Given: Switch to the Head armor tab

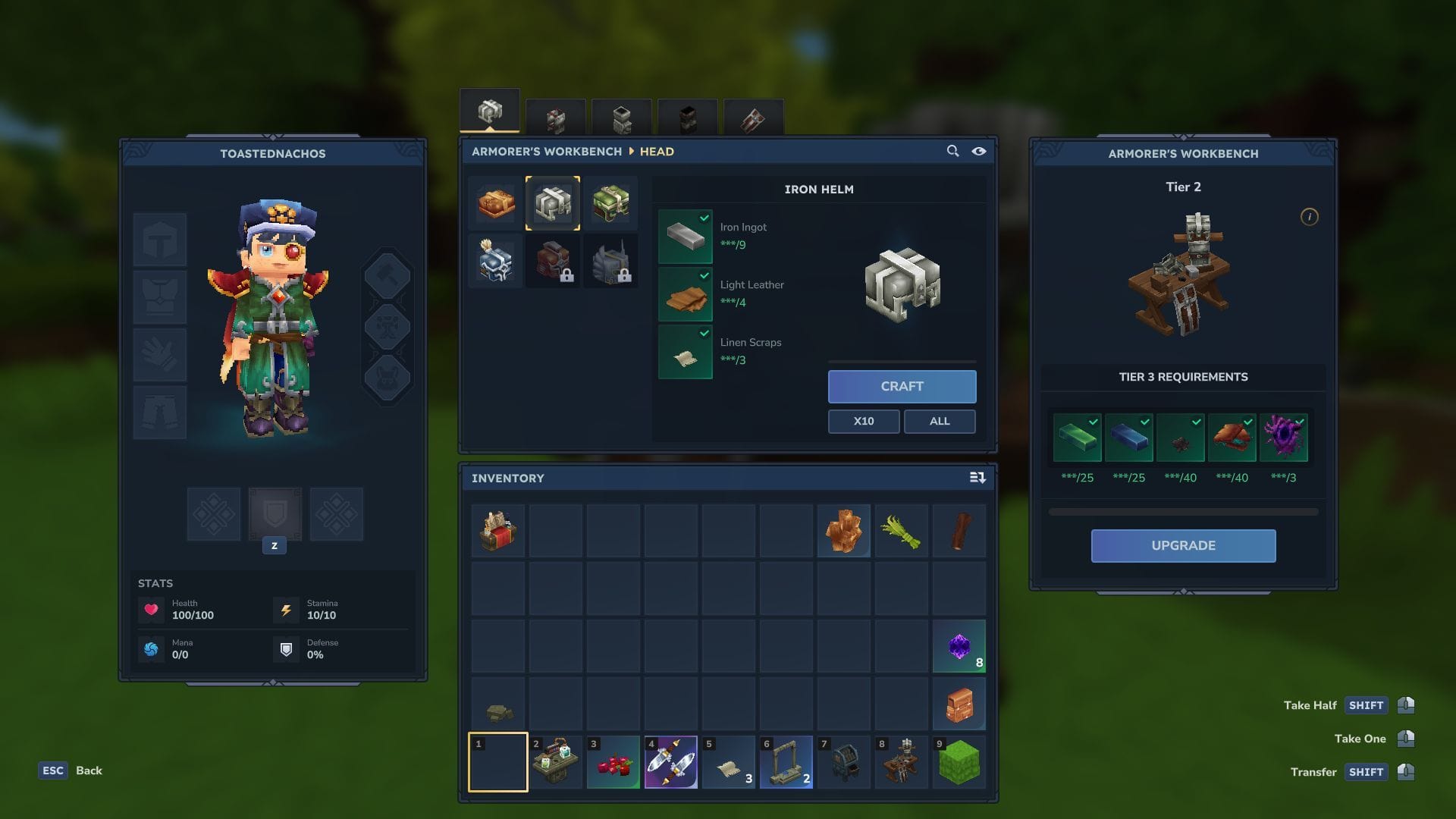Looking at the screenshot, I should coord(490,112).
